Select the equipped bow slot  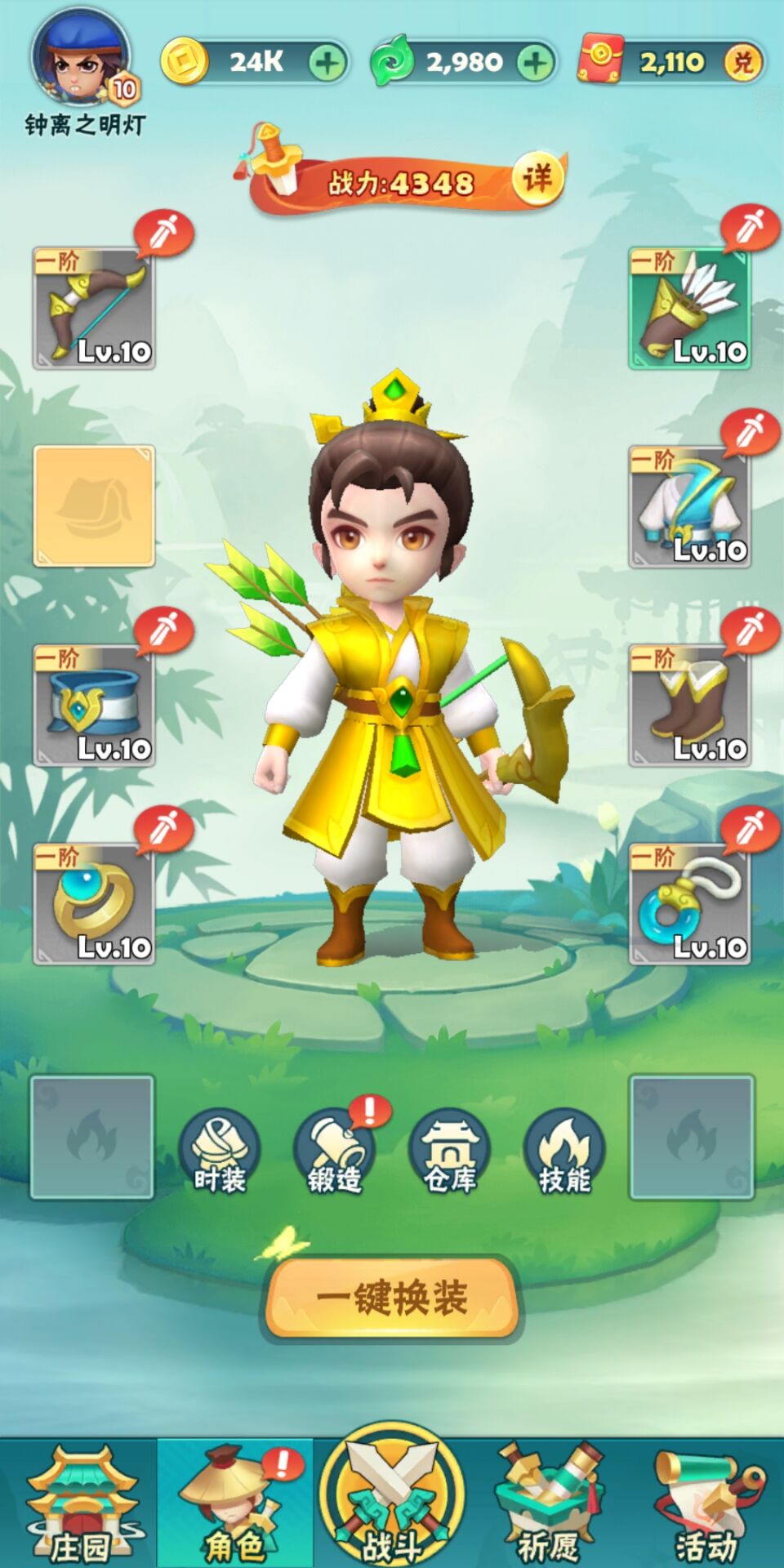[x=94, y=309]
